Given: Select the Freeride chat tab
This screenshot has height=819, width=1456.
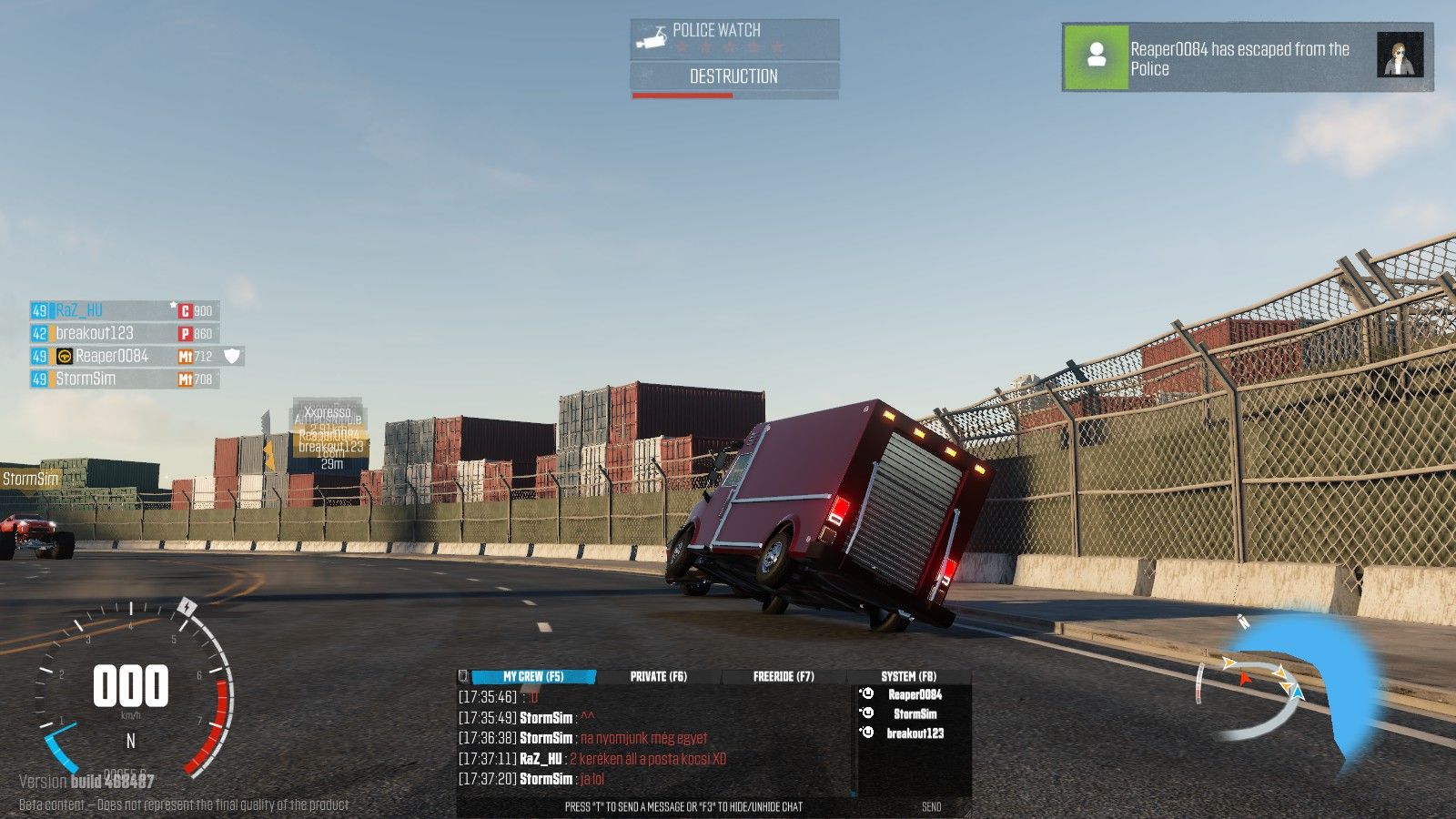Looking at the screenshot, I should [x=783, y=677].
